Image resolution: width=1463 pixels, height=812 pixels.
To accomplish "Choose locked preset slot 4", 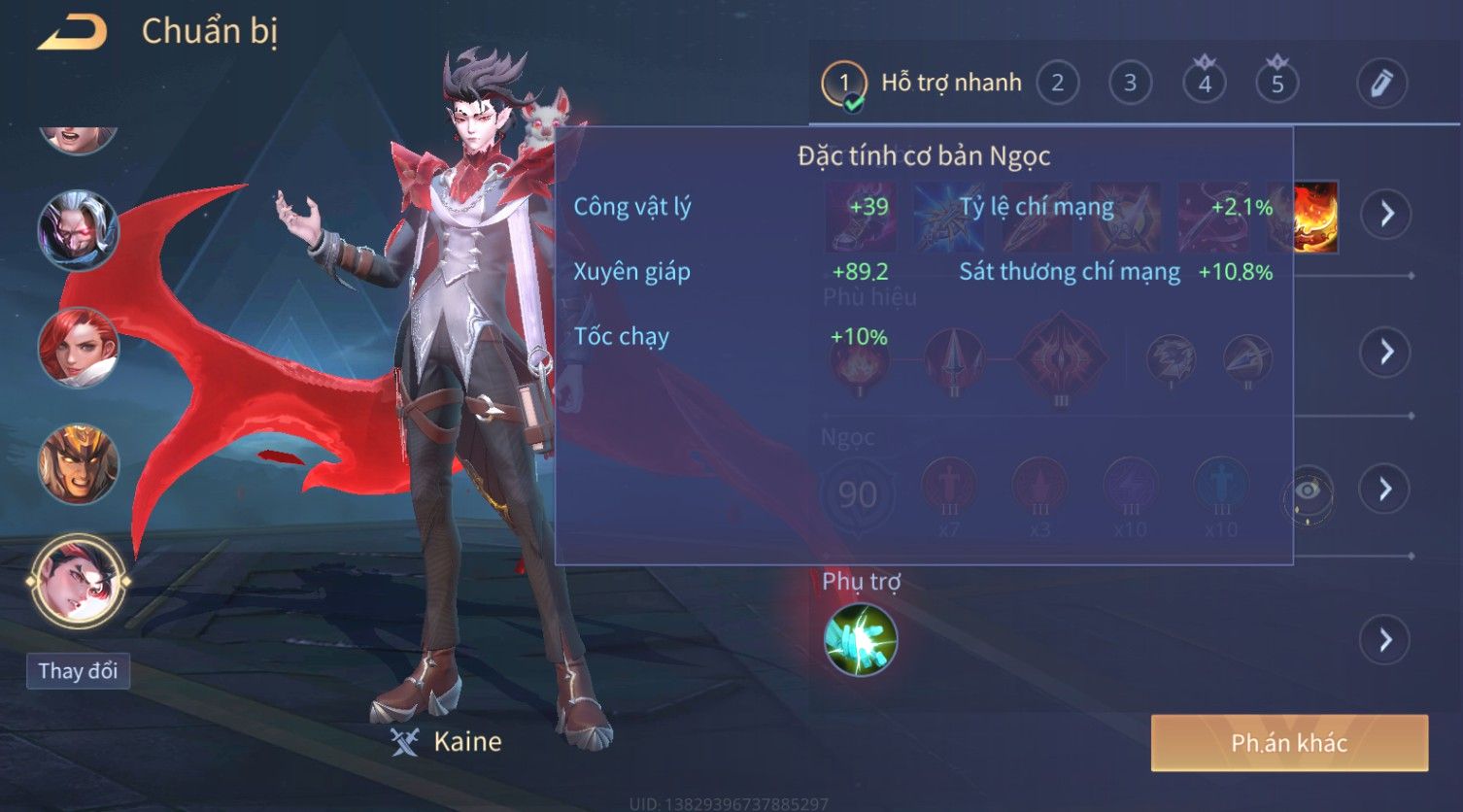I will pos(1205,84).
